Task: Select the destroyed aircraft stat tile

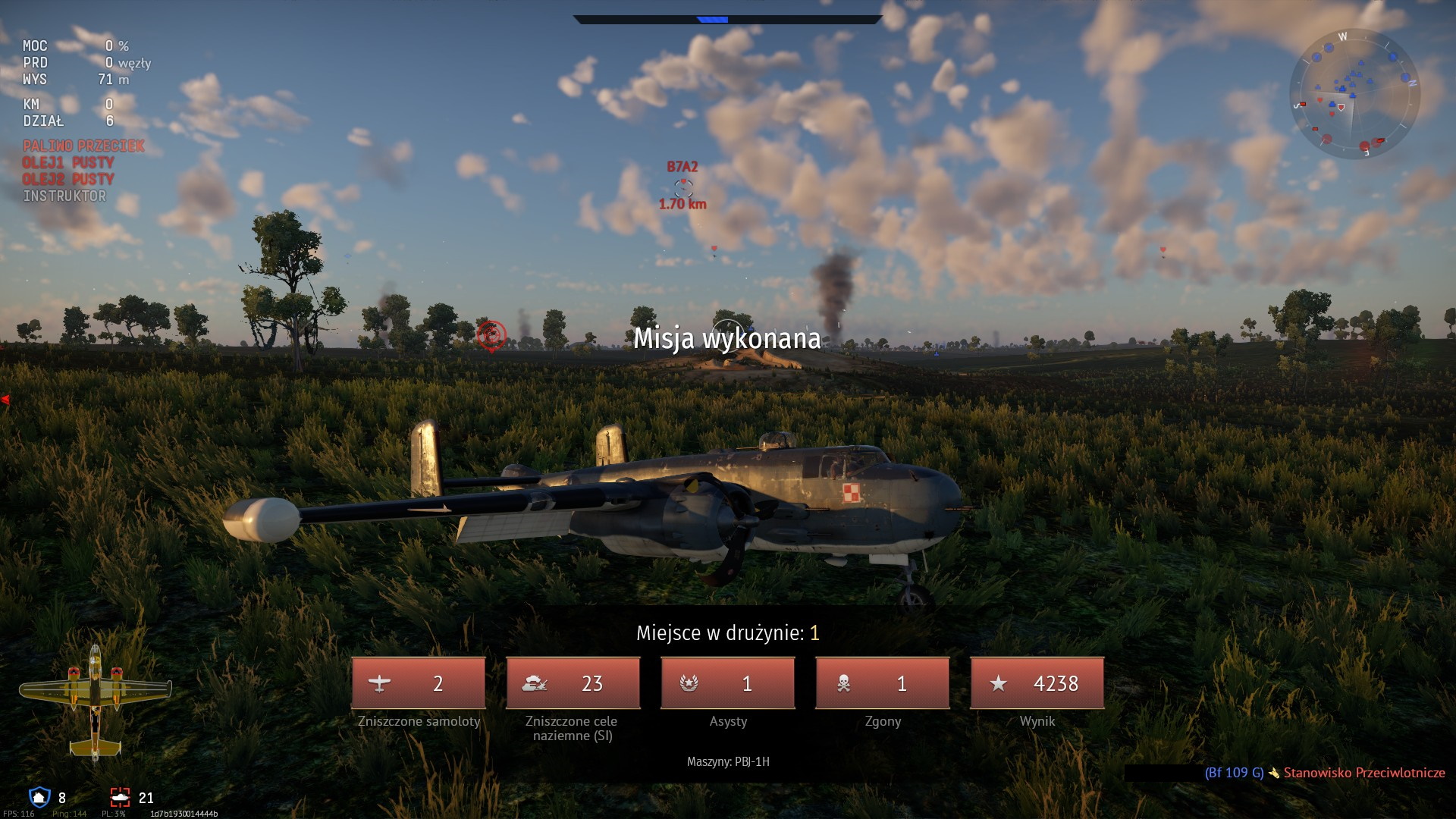Action: pos(419,683)
